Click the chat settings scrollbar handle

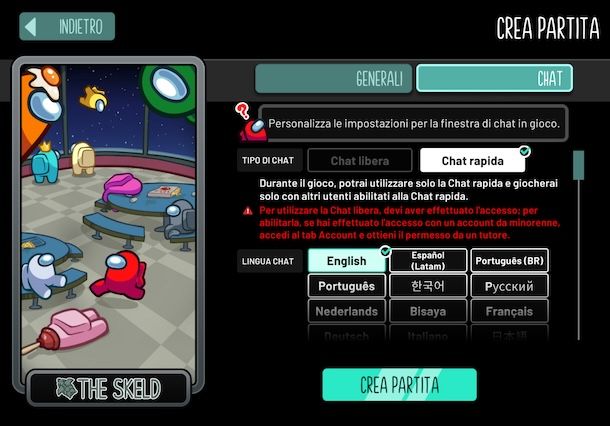577,163
